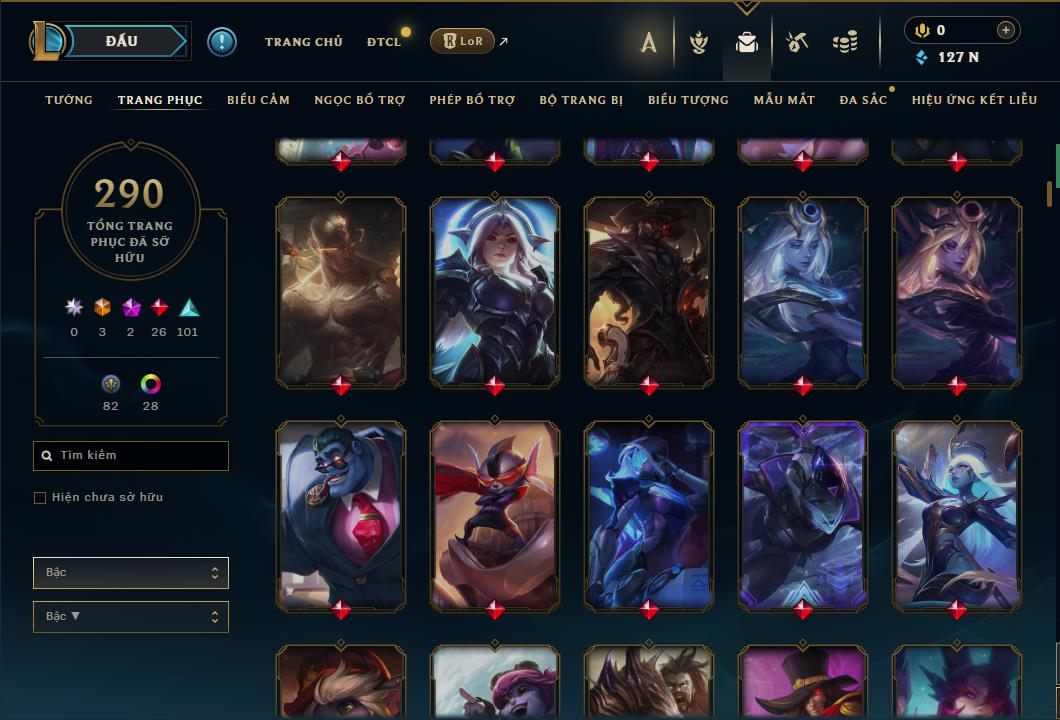
Task: Choose the shirtless tattooed fighter skin card
Action: (x=341, y=290)
